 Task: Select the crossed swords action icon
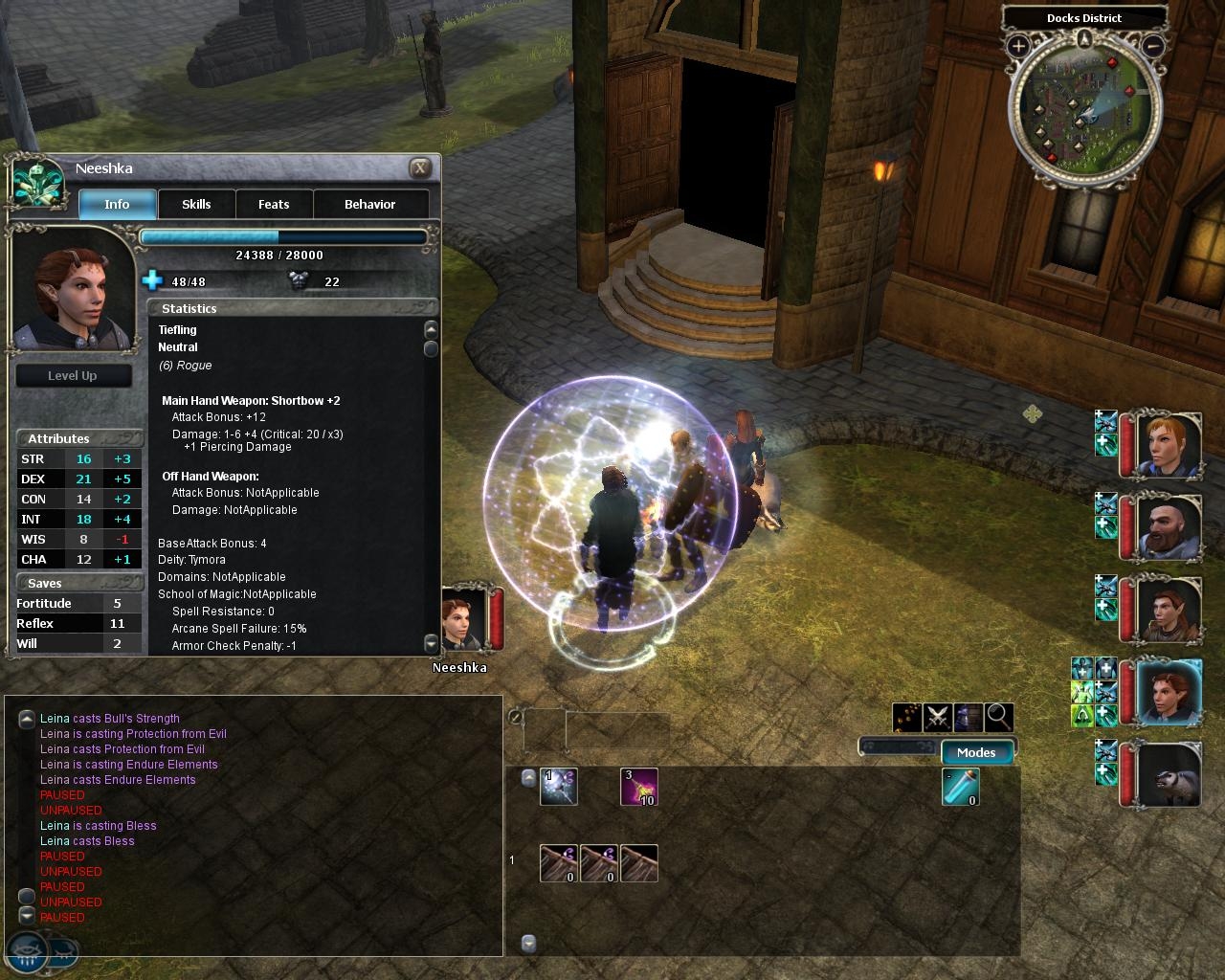pos(937,717)
